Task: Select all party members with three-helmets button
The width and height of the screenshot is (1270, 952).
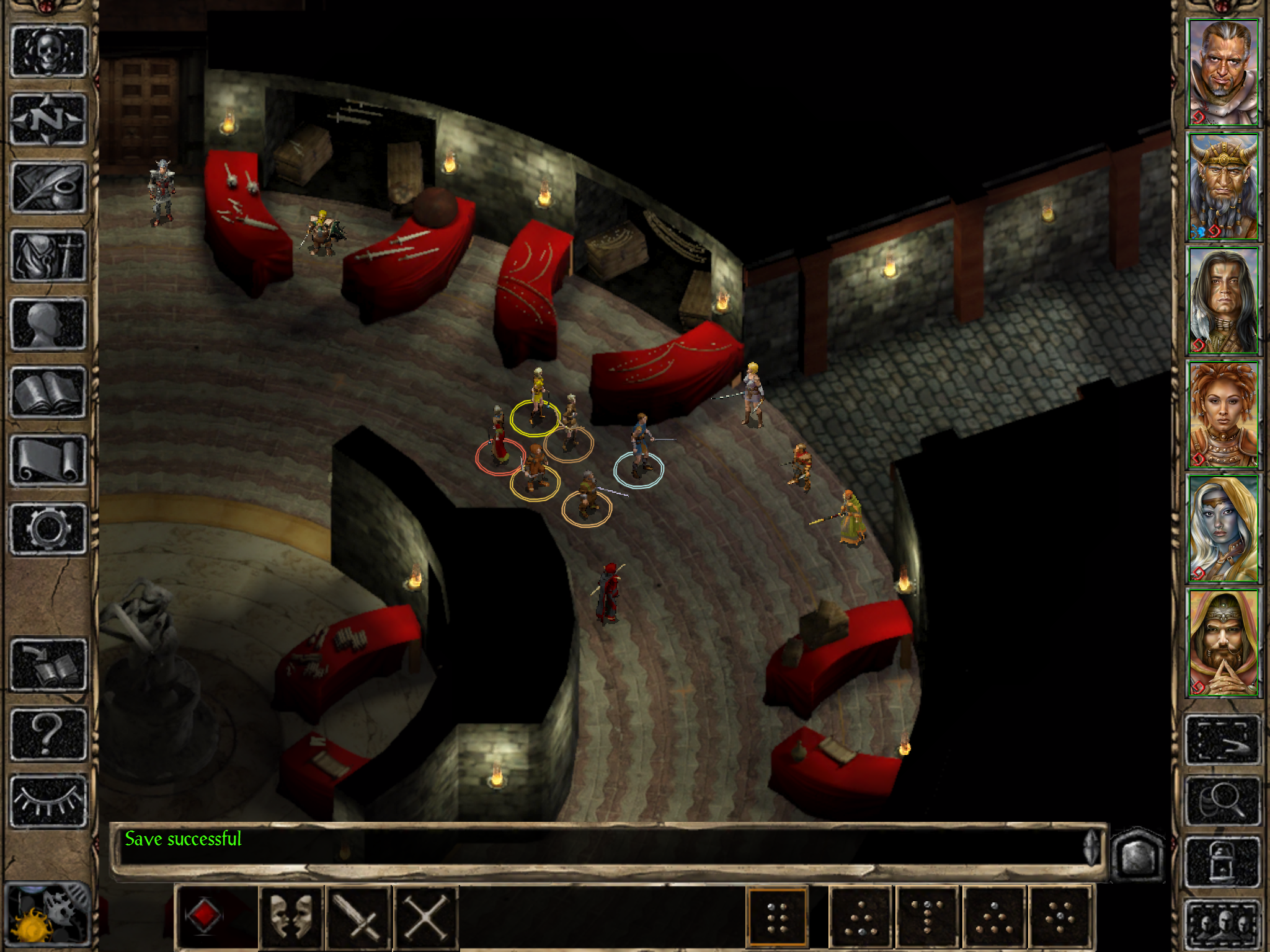Action: [x=1223, y=923]
